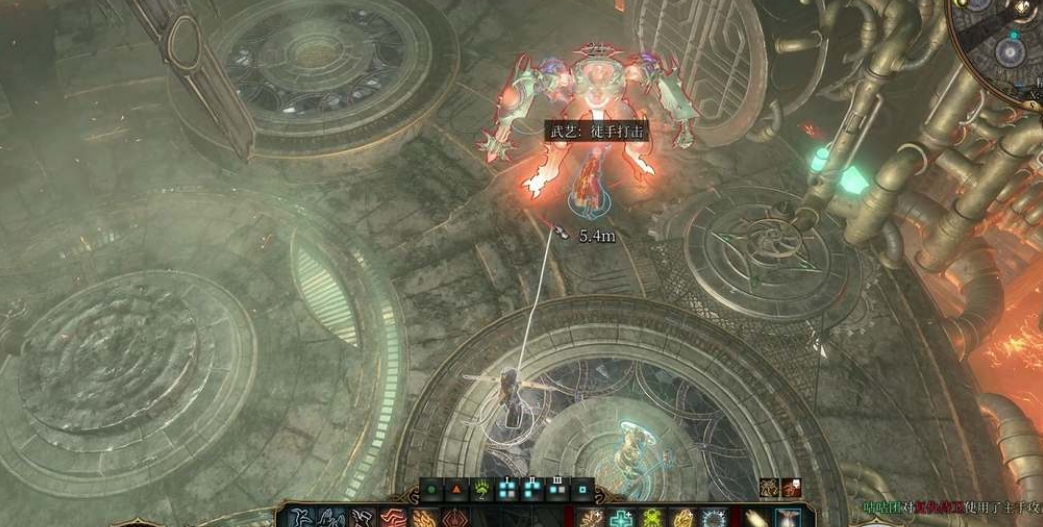Toggle the red-and-white passive icon above hotbar

click(x=790, y=487)
